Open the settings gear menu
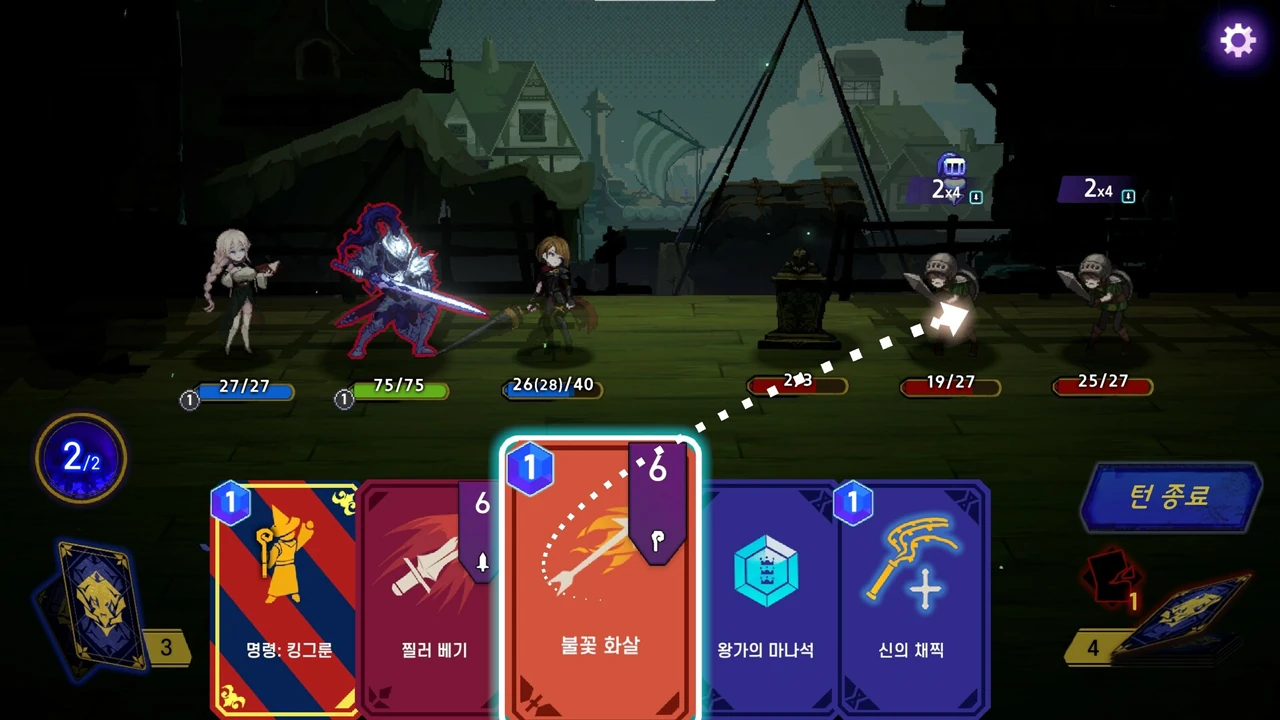Image resolution: width=1280 pixels, height=720 pixels. click(x=1237, y=40)
